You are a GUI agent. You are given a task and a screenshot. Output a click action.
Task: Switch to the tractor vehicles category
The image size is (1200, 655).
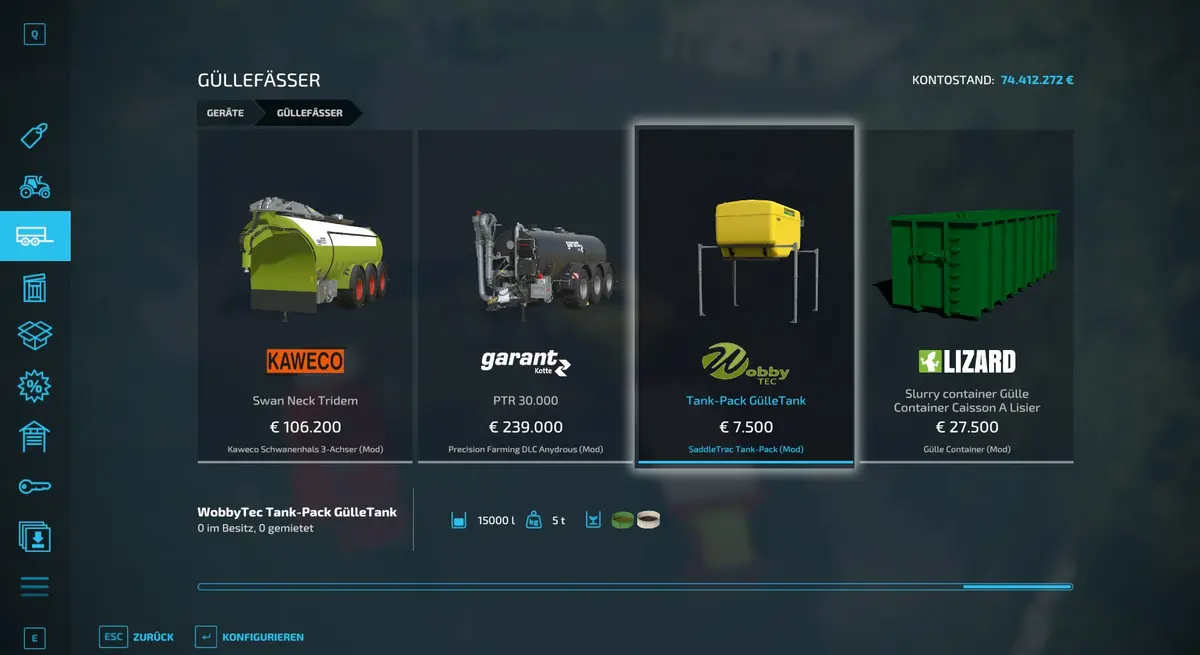click(35, 186)
